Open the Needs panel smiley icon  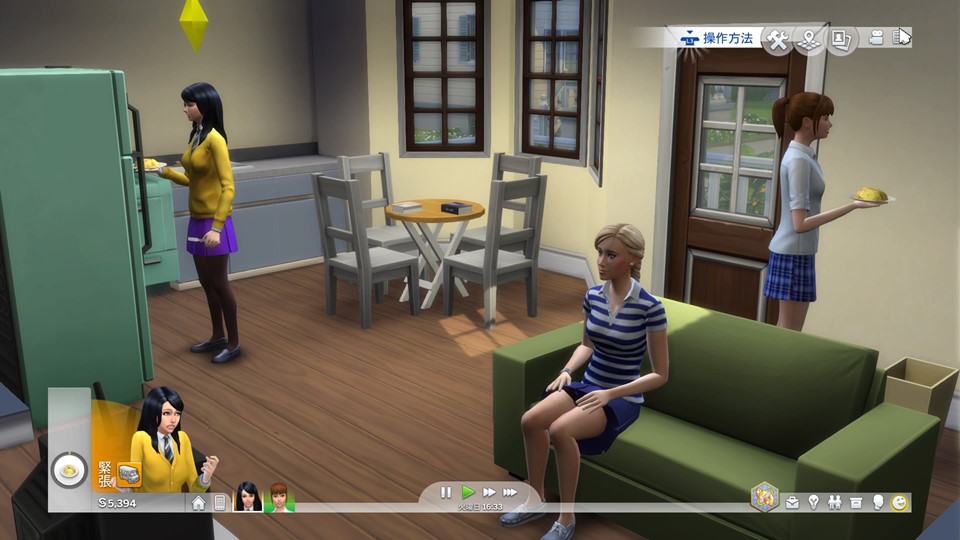(x=900, y=502)
